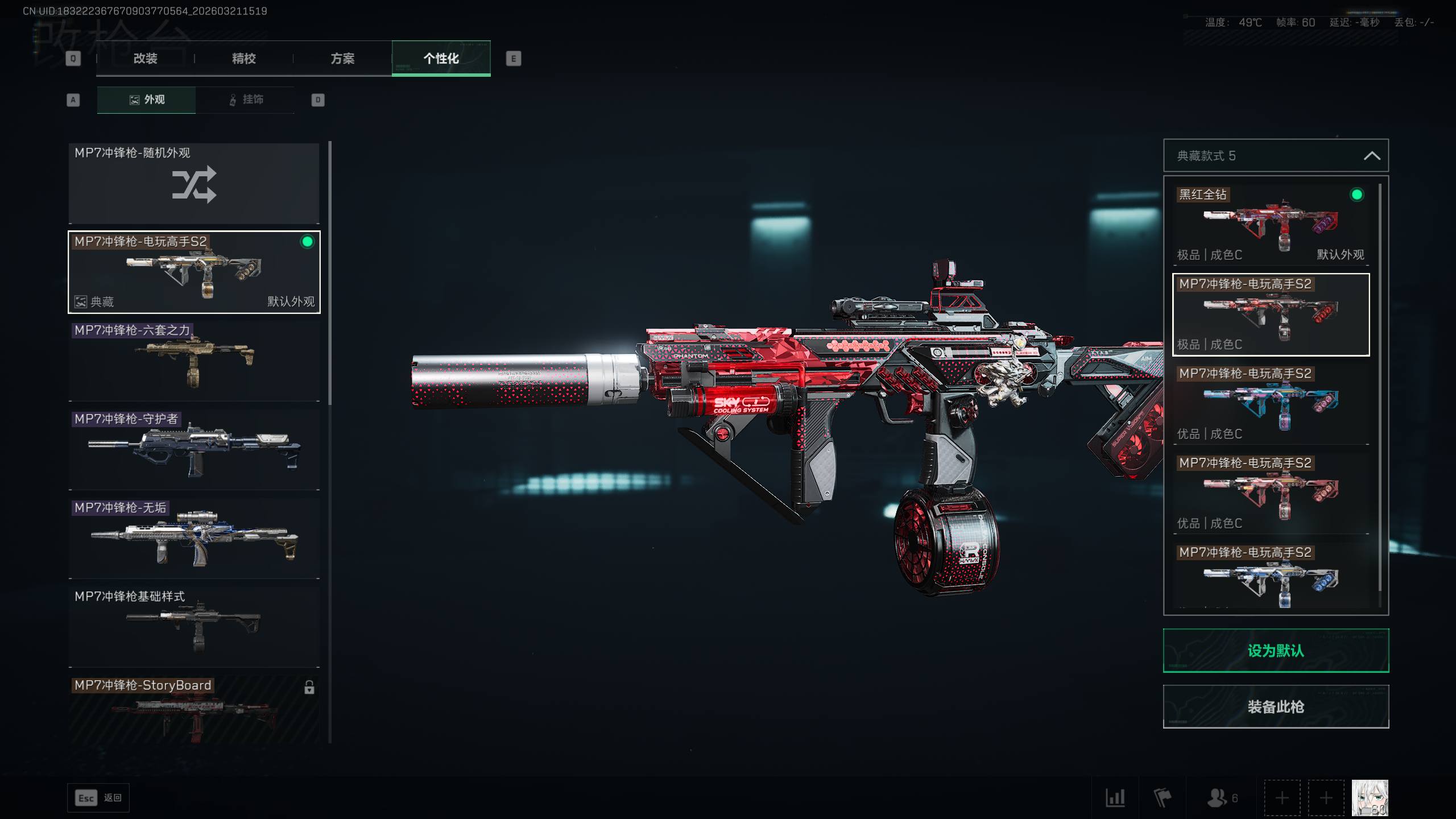Screen dimensions: 1456x819
Task: Open the bar chart stats icon
Action: [x=1115, y=797]
